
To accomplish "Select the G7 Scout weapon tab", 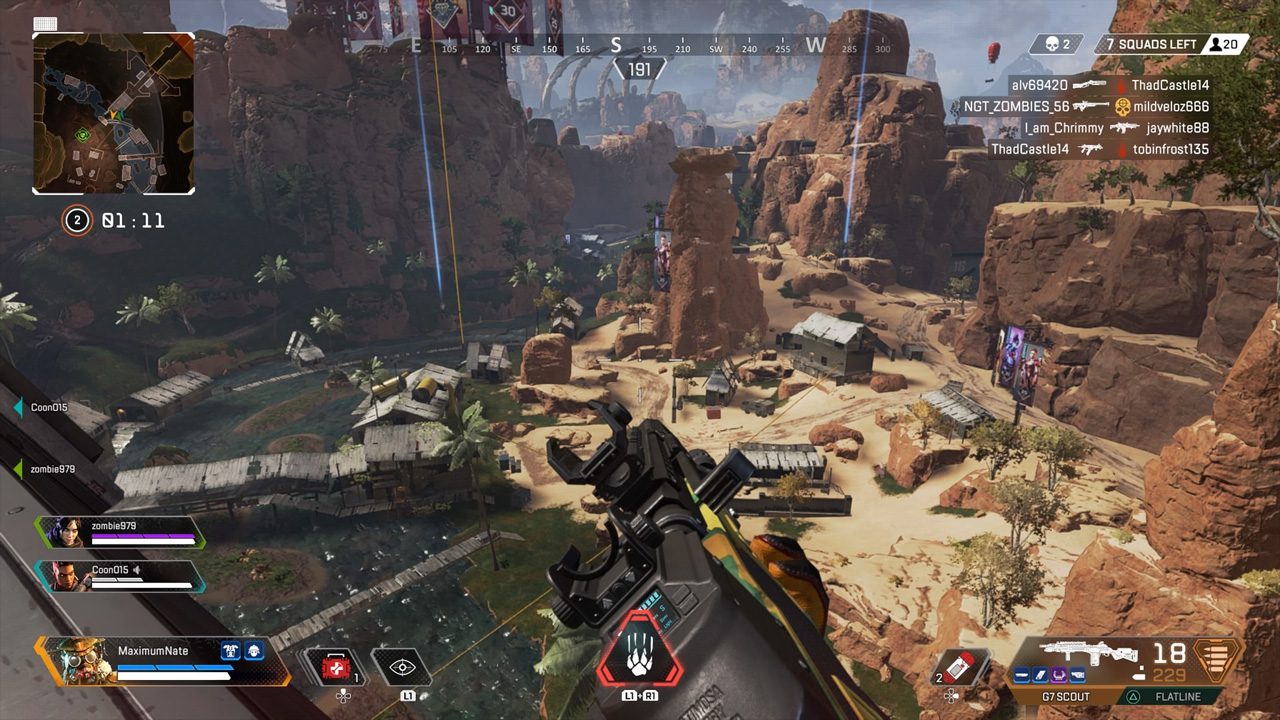I will (x=1066, y=696).
